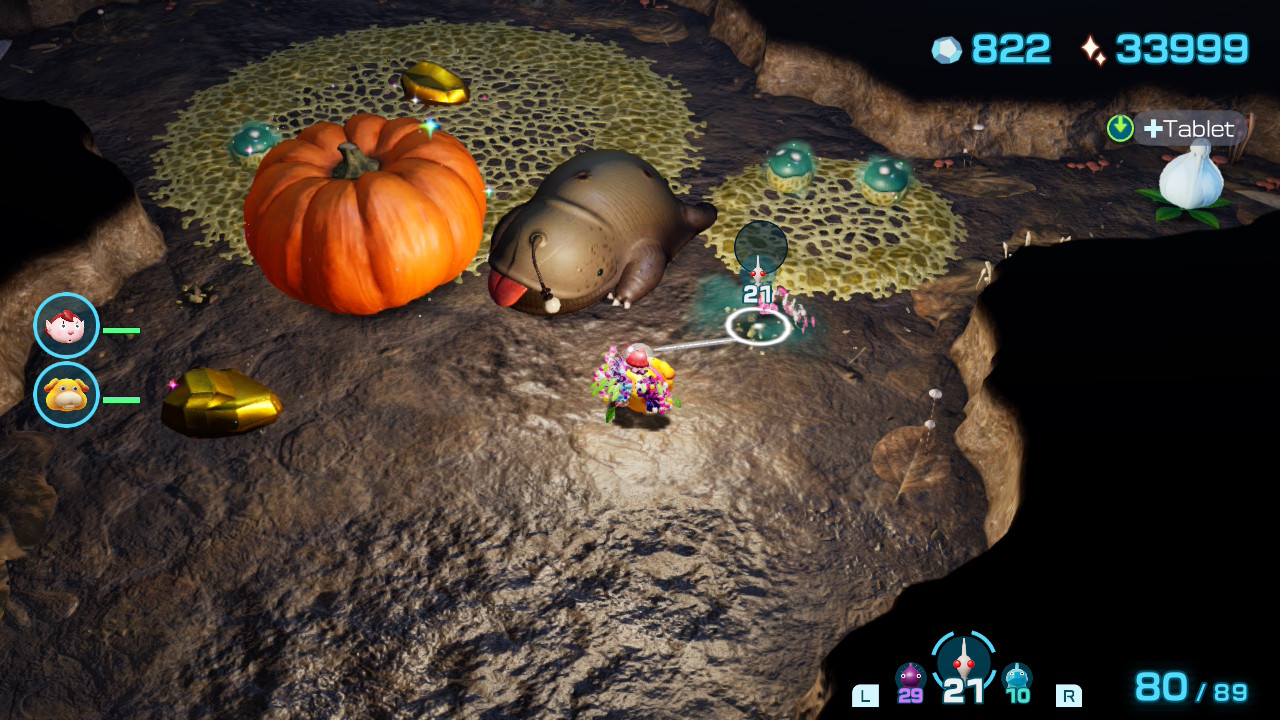Image resolution: width=1280 pixels, height=720 pixels.
Task: Switch to the Oatchi dog portrait
Action: 66,395
